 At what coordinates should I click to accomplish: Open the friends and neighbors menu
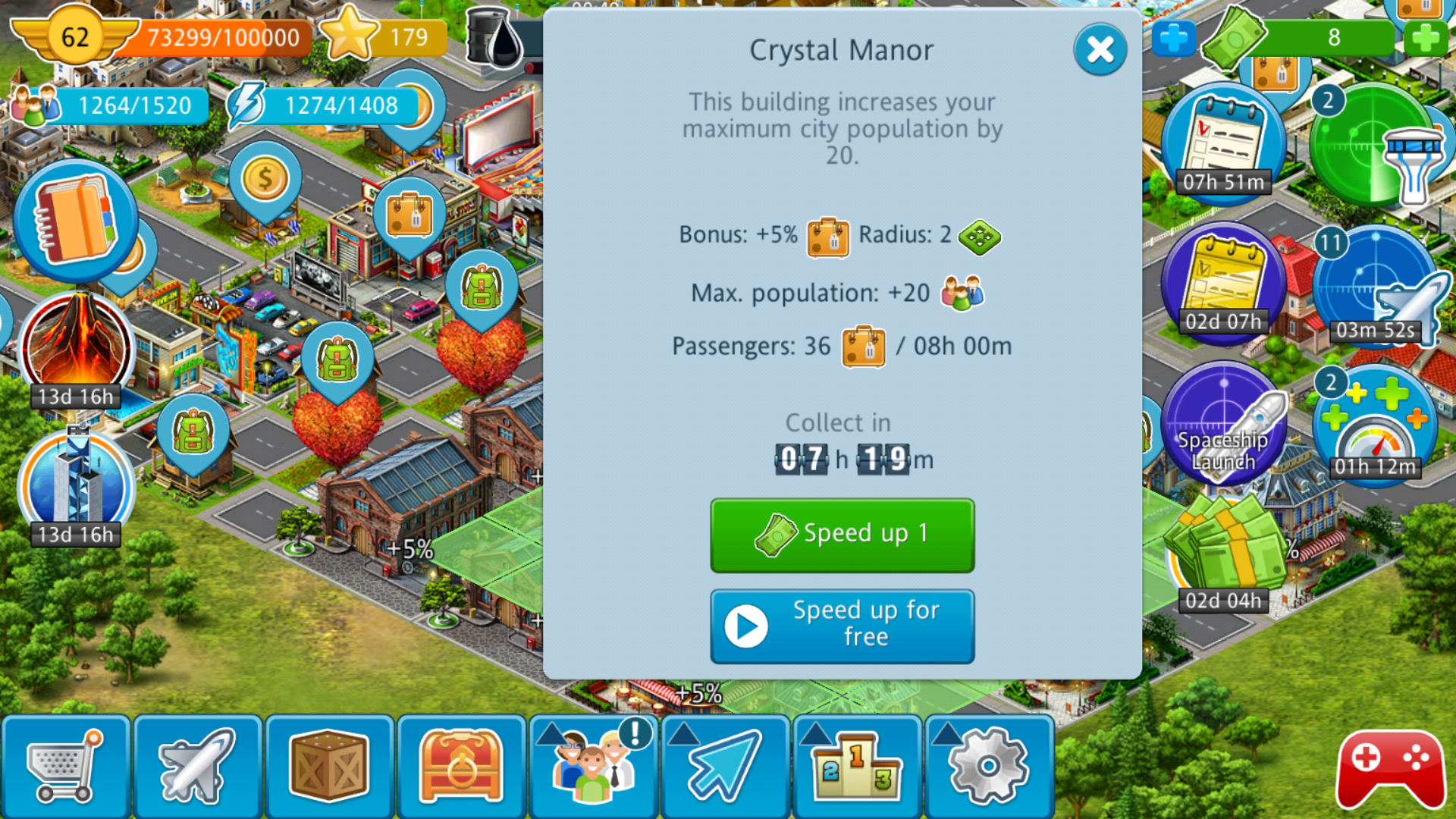(593, 767)
